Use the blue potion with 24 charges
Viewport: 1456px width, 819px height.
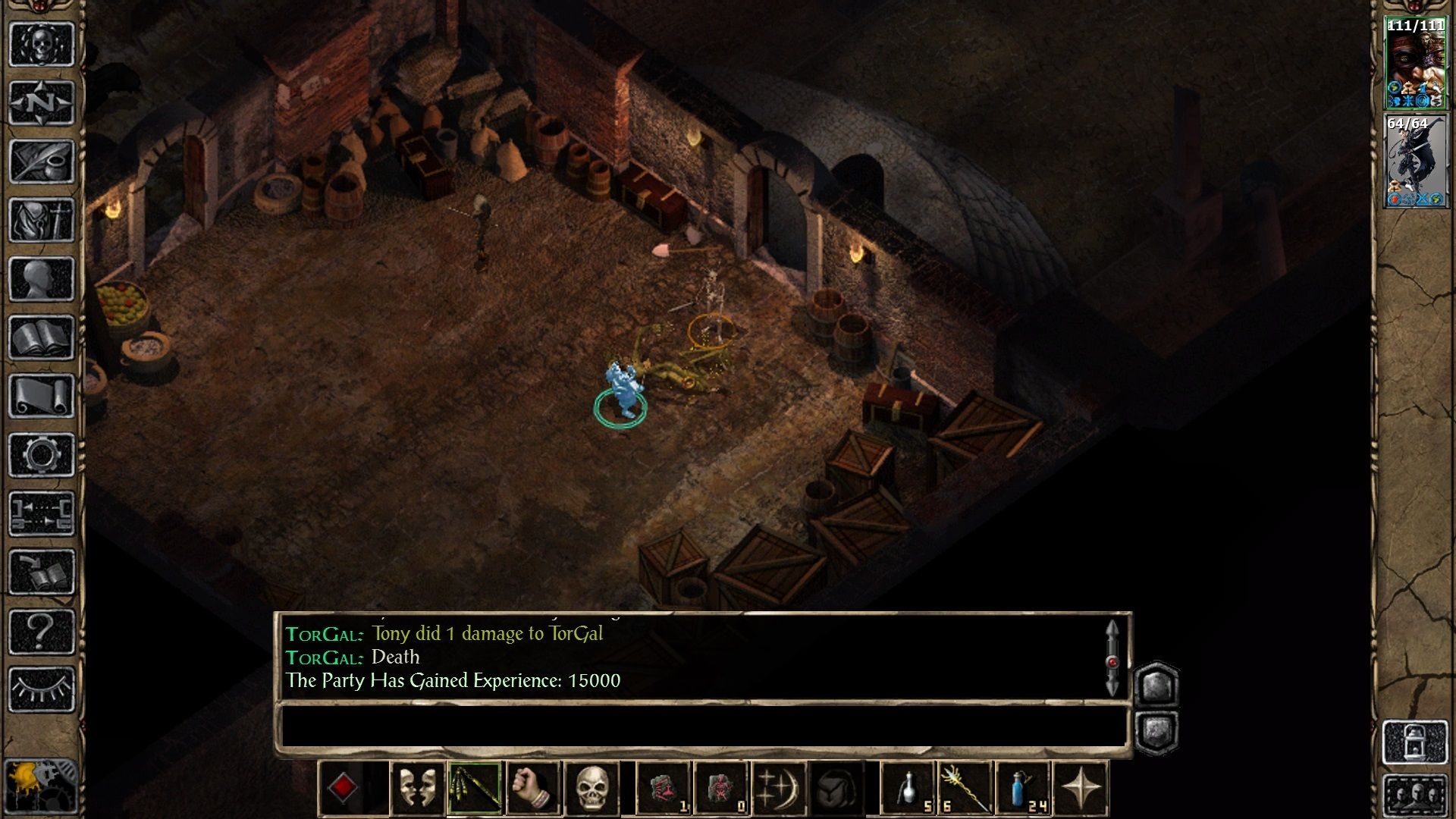[1023, 788]
